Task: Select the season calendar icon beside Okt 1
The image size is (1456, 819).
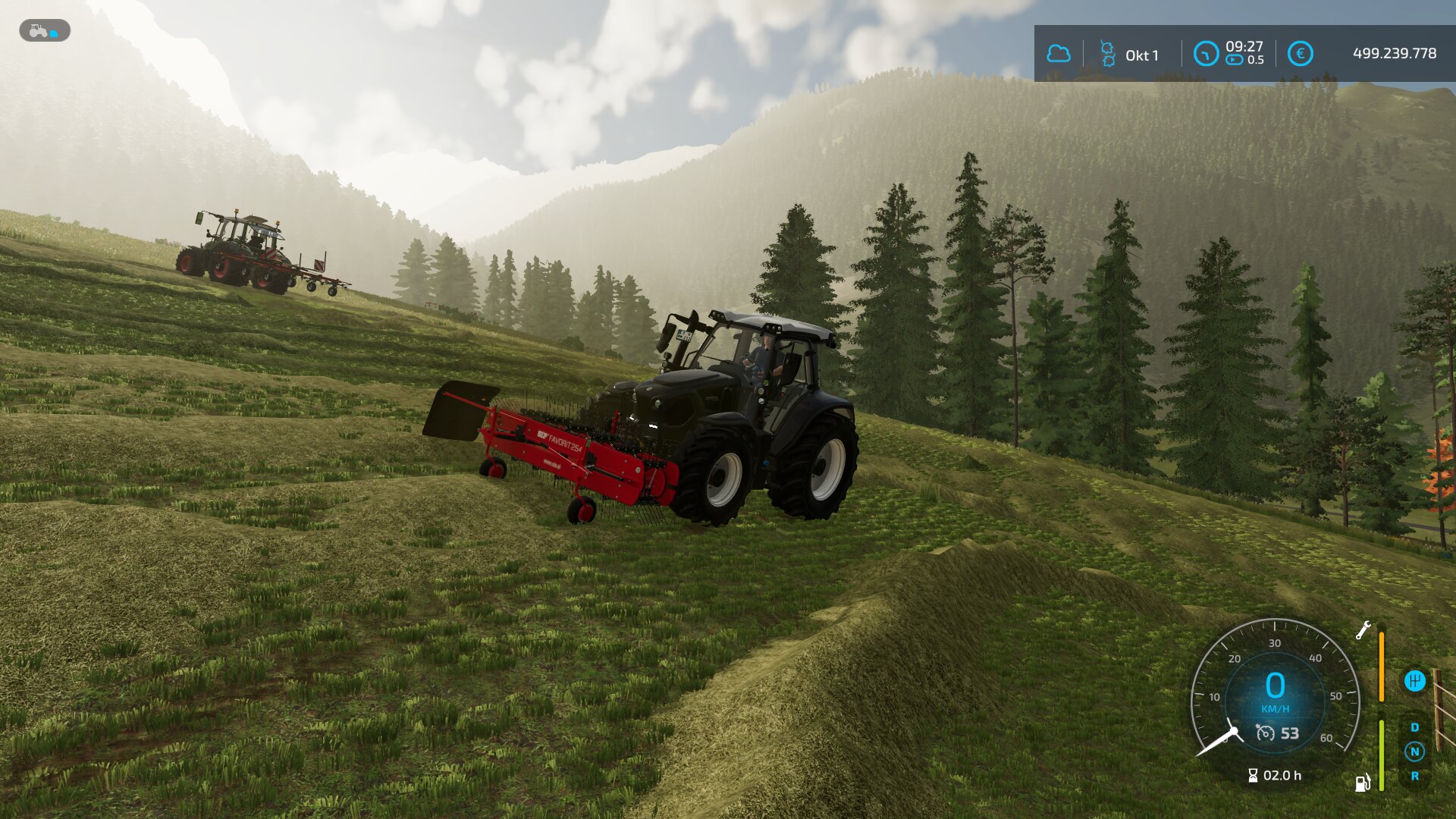Action: (x=1107, y=54)
